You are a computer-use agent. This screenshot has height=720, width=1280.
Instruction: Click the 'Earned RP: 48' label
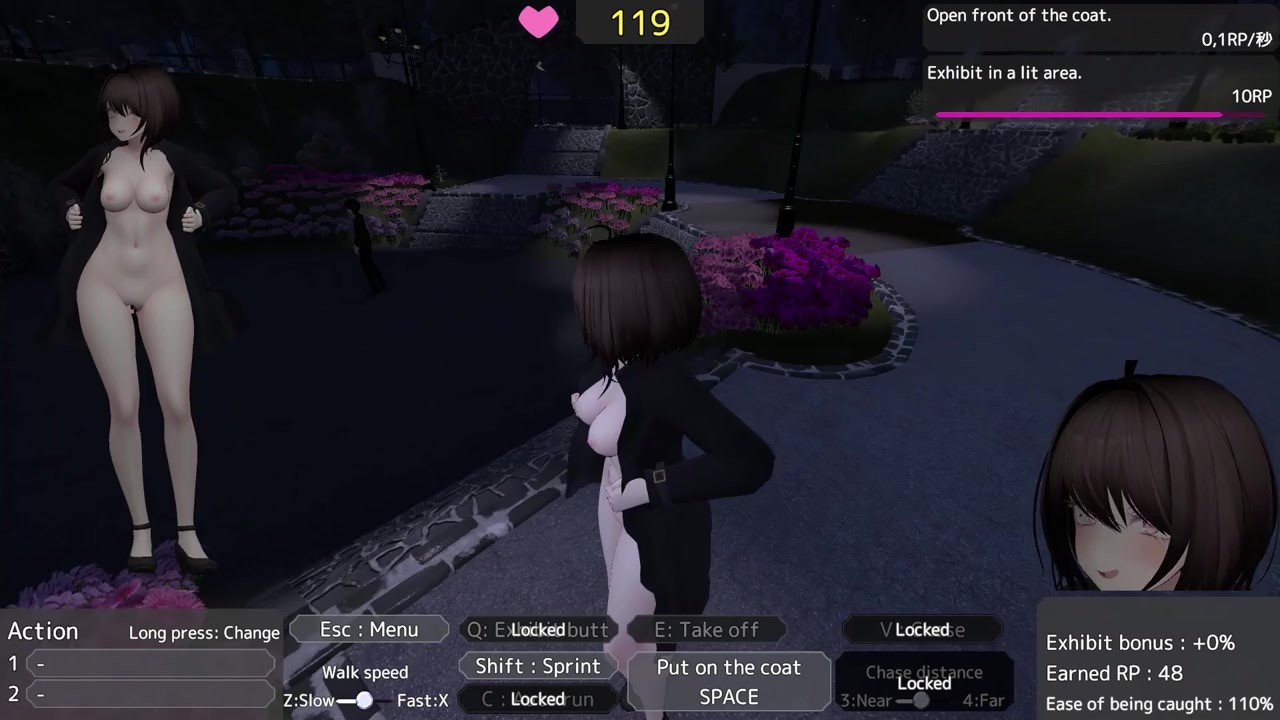[x=1116, y=673]
